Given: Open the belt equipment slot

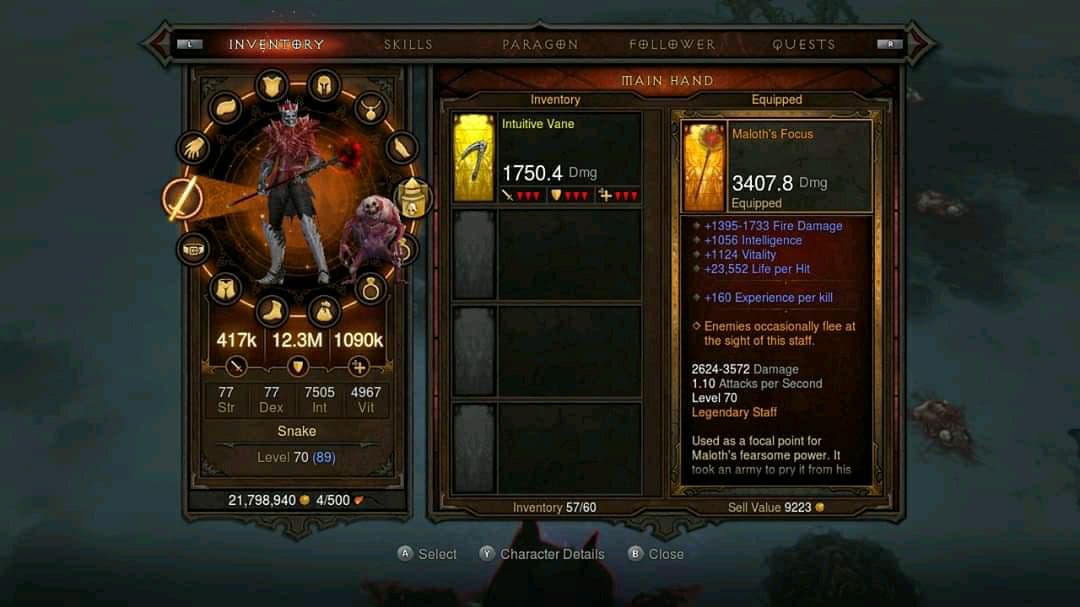Looking at the screenshot, I should [193, 248].
